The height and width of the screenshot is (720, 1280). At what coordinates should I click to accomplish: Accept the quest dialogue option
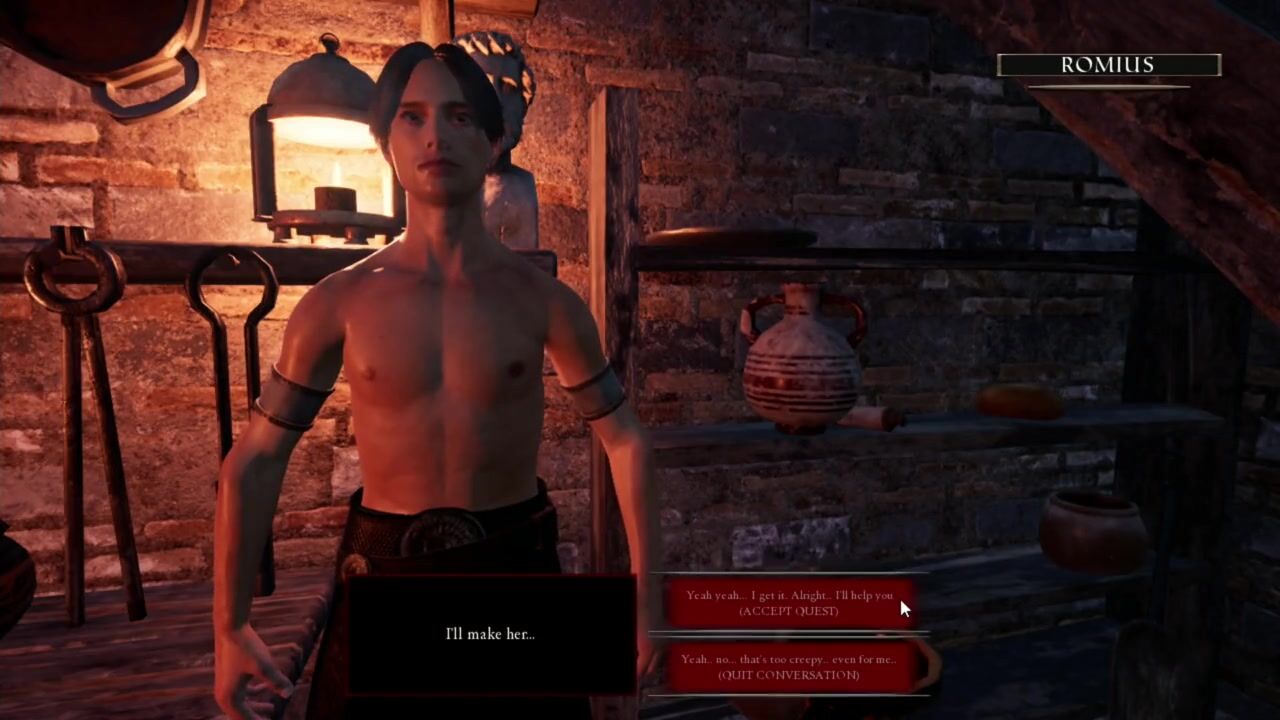(789, 603)
